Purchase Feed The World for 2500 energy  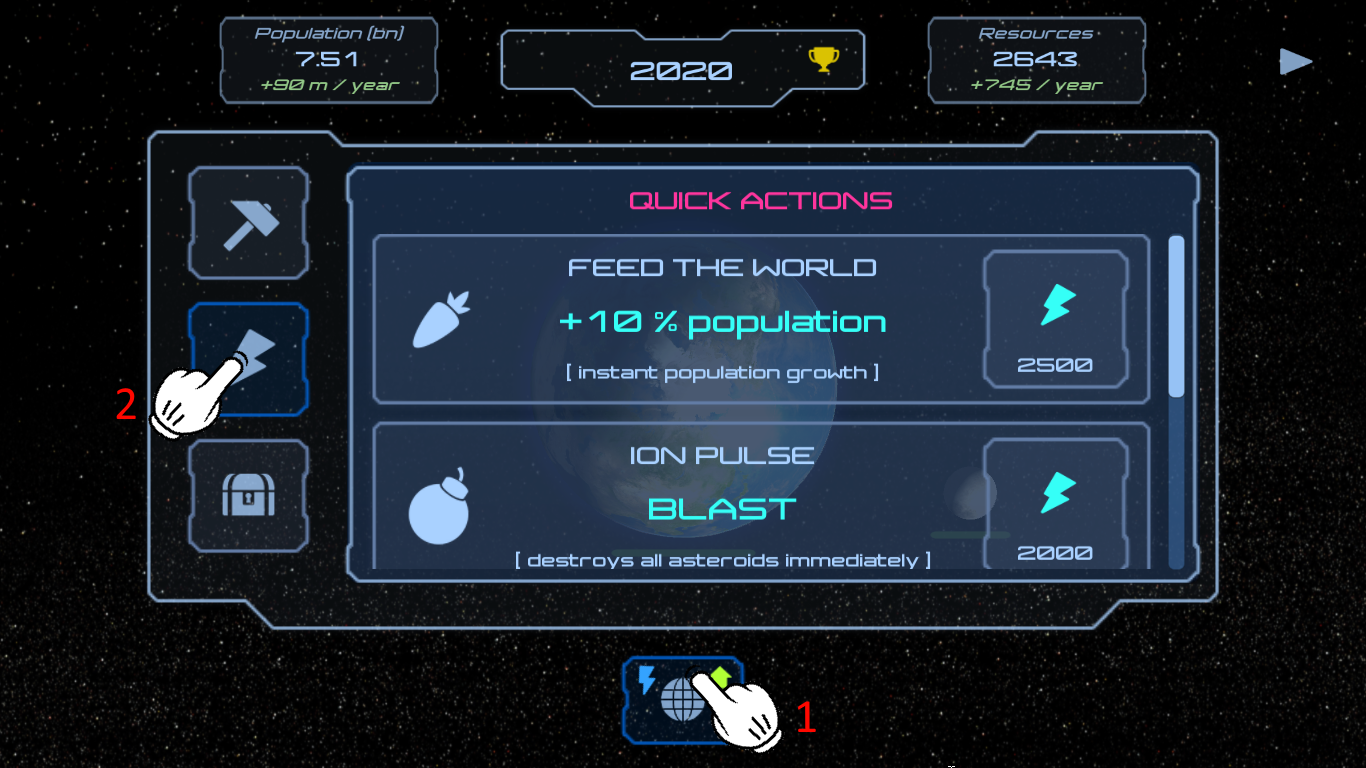pos(1055,320)
